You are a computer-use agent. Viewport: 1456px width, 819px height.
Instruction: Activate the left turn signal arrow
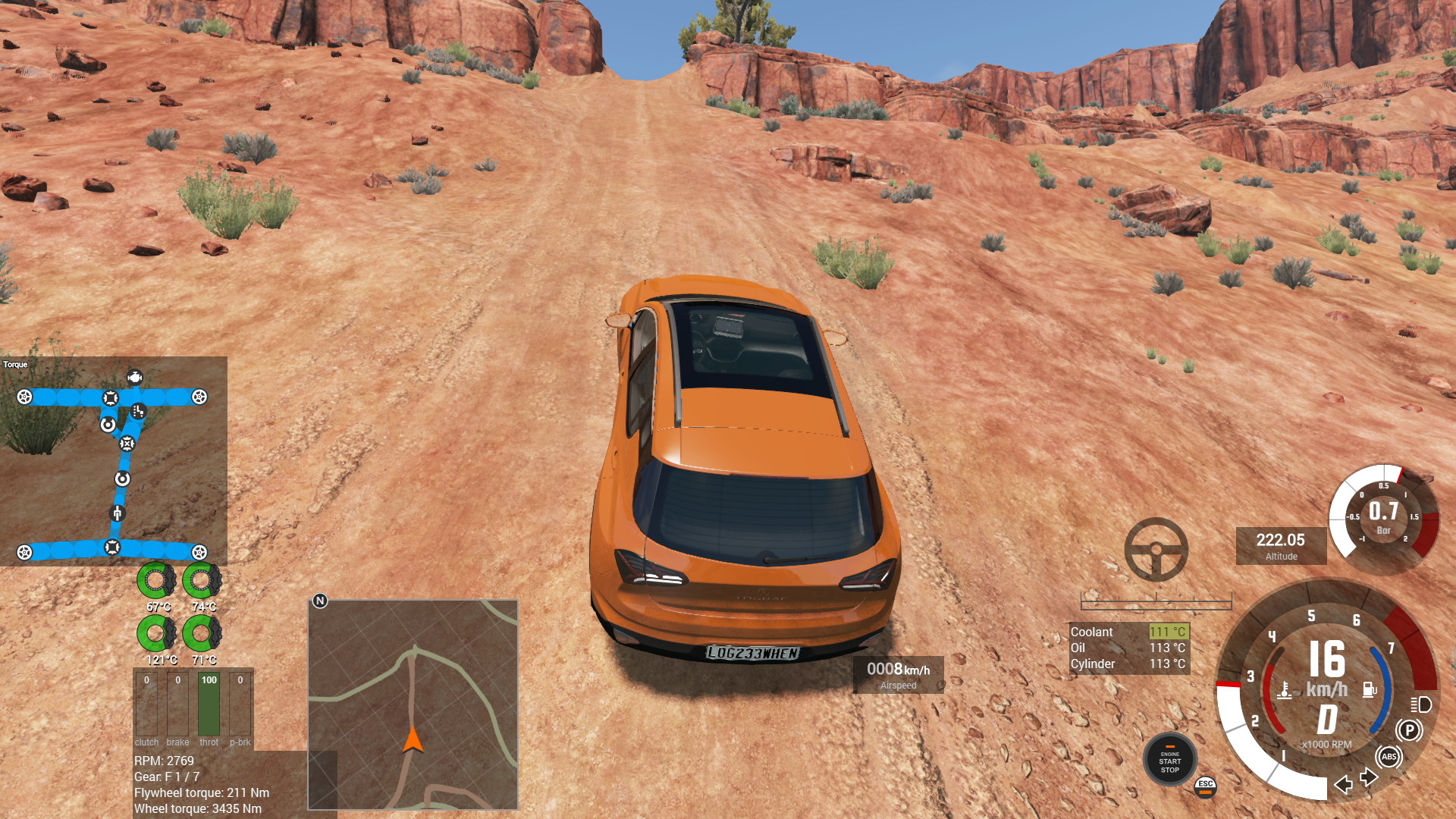tap(1343, 784)
